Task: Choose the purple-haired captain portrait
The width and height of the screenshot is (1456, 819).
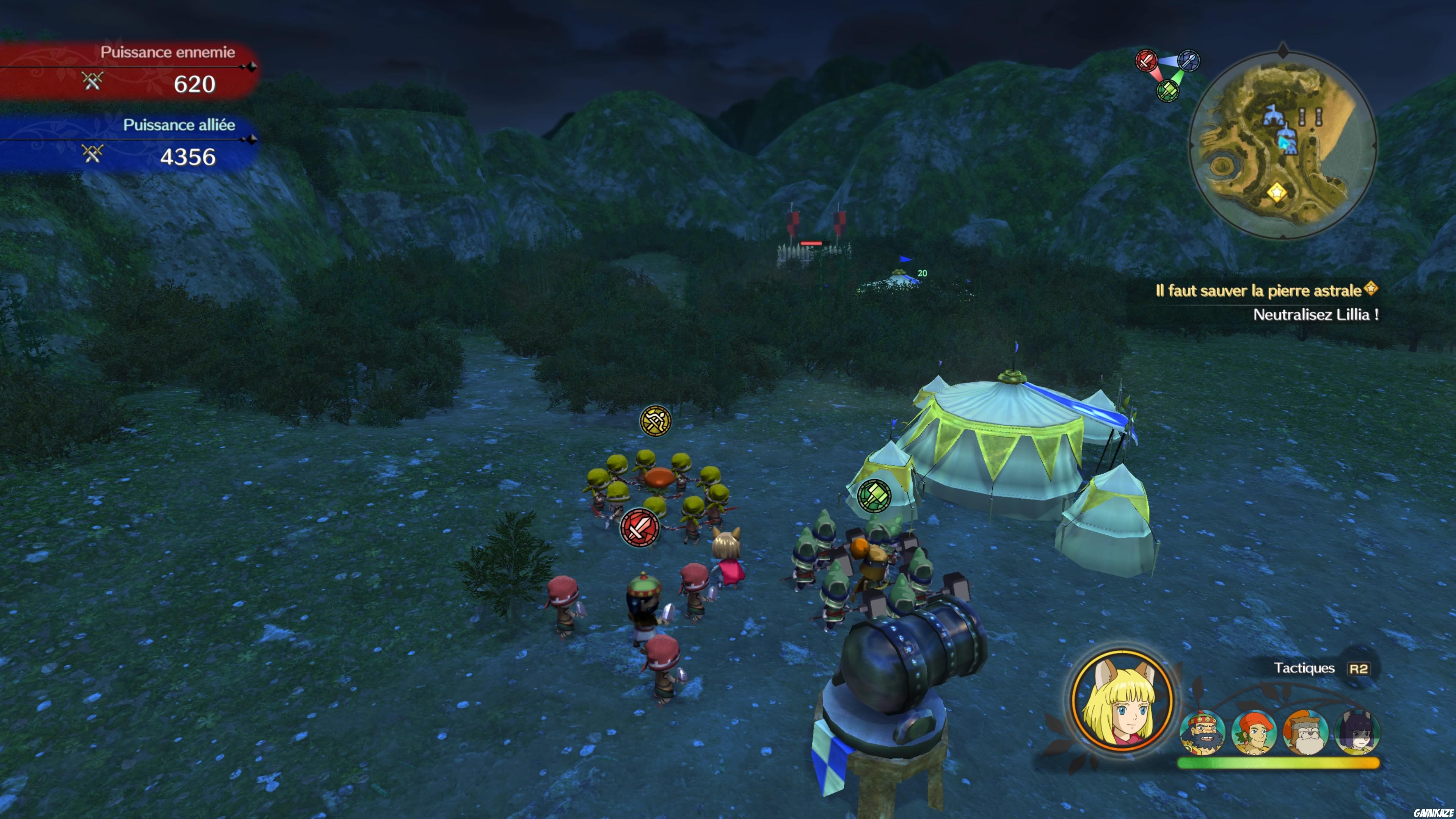Action: tap(1357, 733)
